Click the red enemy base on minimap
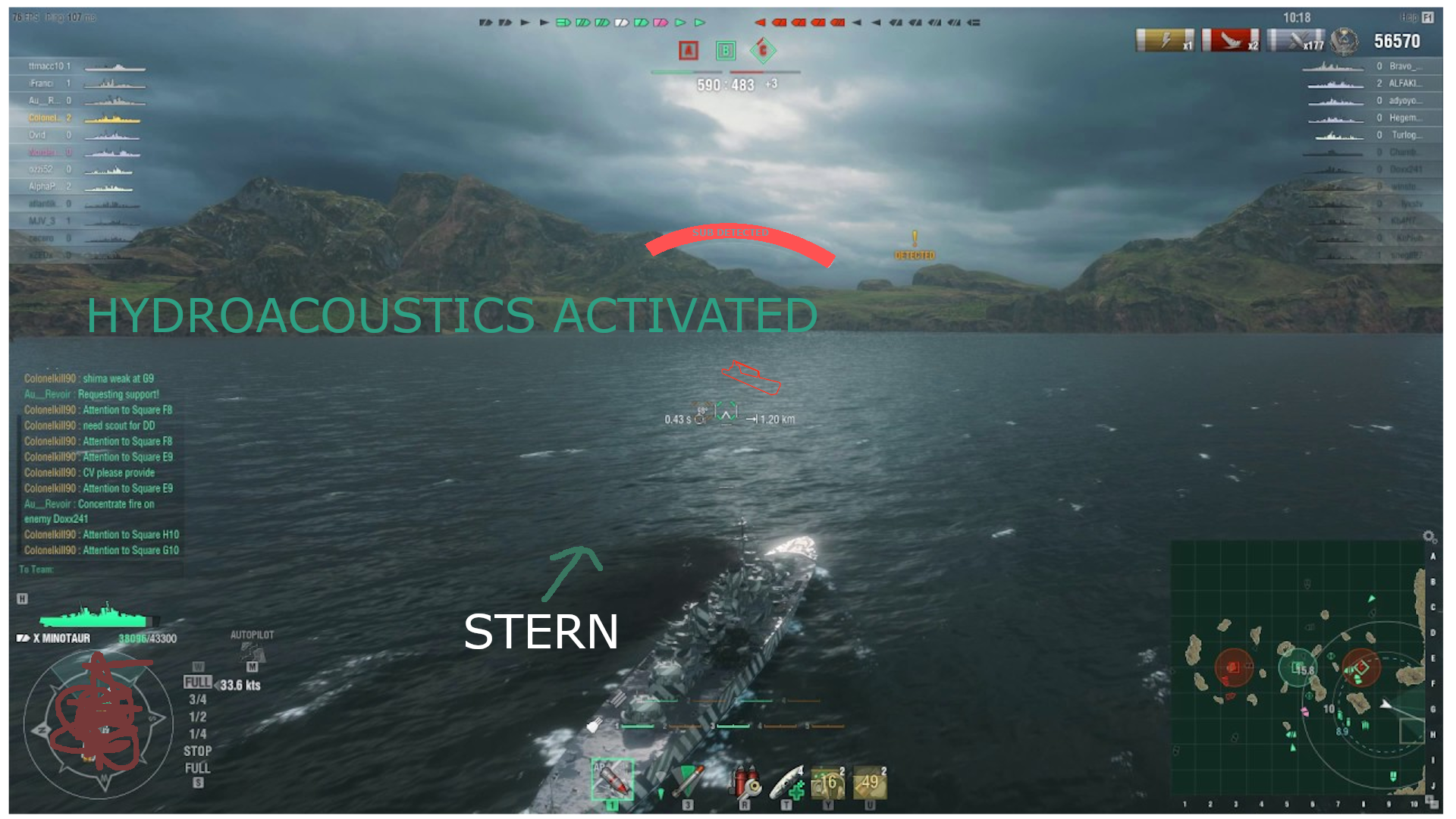Image resolution: width=1456 pixels, height=819 pixels. click(1234, 667)
